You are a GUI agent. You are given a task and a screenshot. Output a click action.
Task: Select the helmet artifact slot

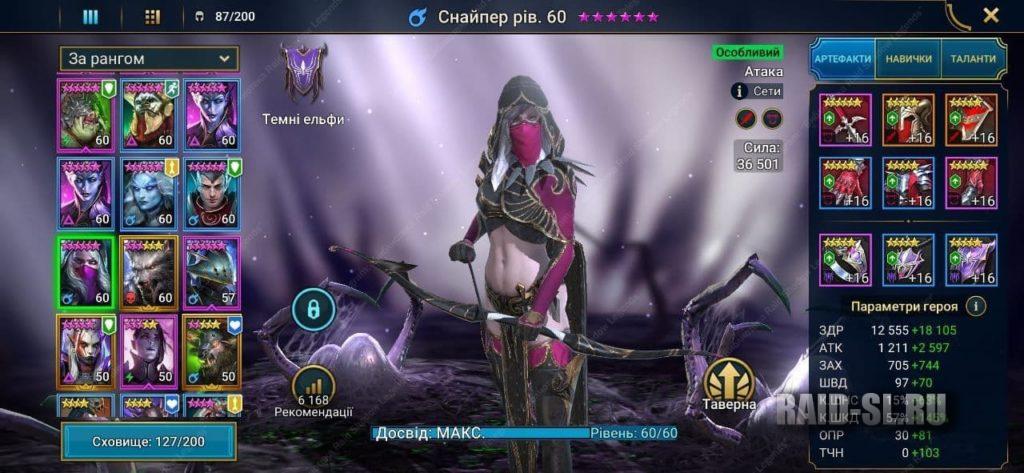(908, 120)
